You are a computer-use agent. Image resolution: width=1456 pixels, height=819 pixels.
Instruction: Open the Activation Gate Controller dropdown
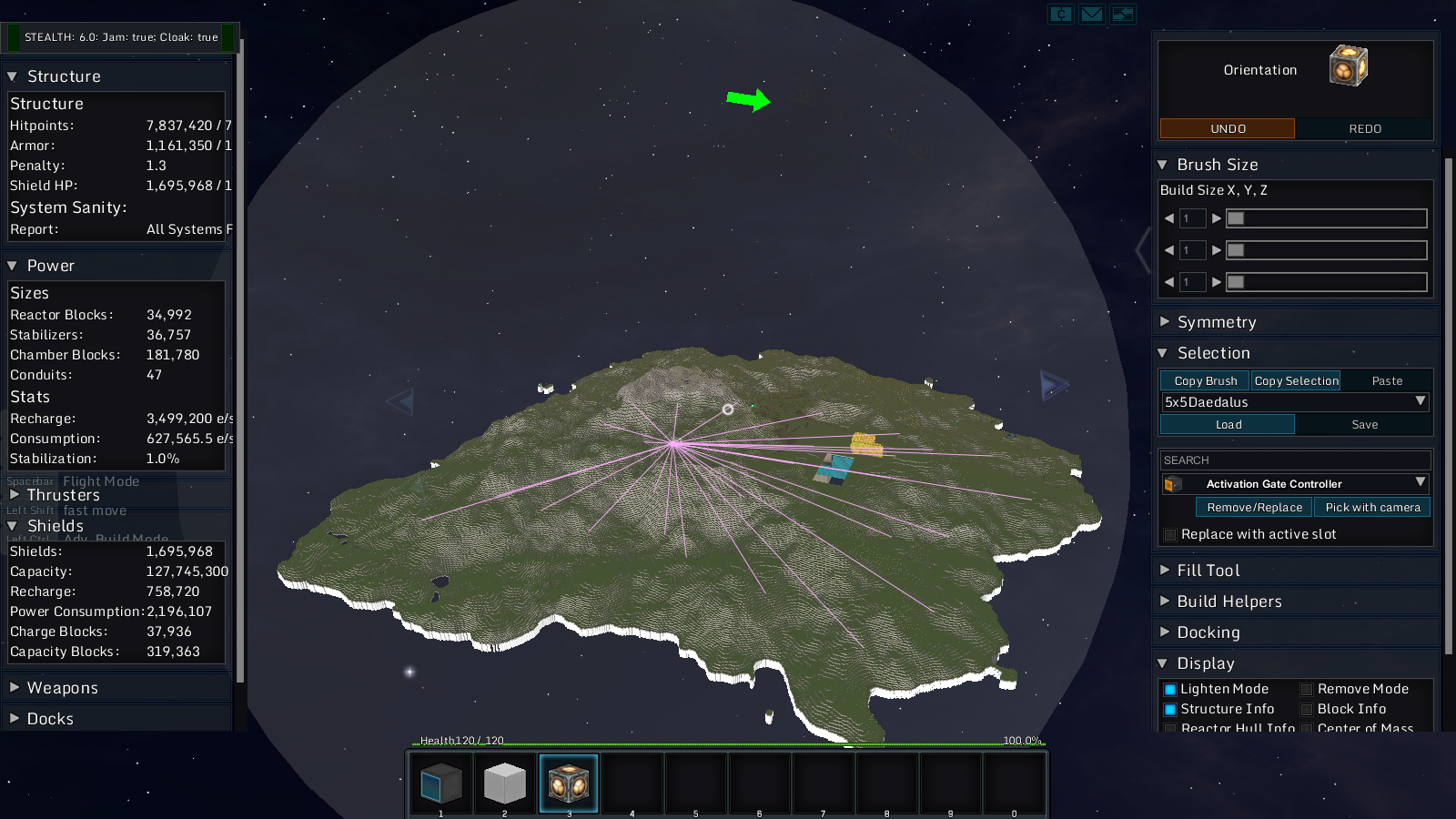pyautogui.click(x=1420, y=483)
